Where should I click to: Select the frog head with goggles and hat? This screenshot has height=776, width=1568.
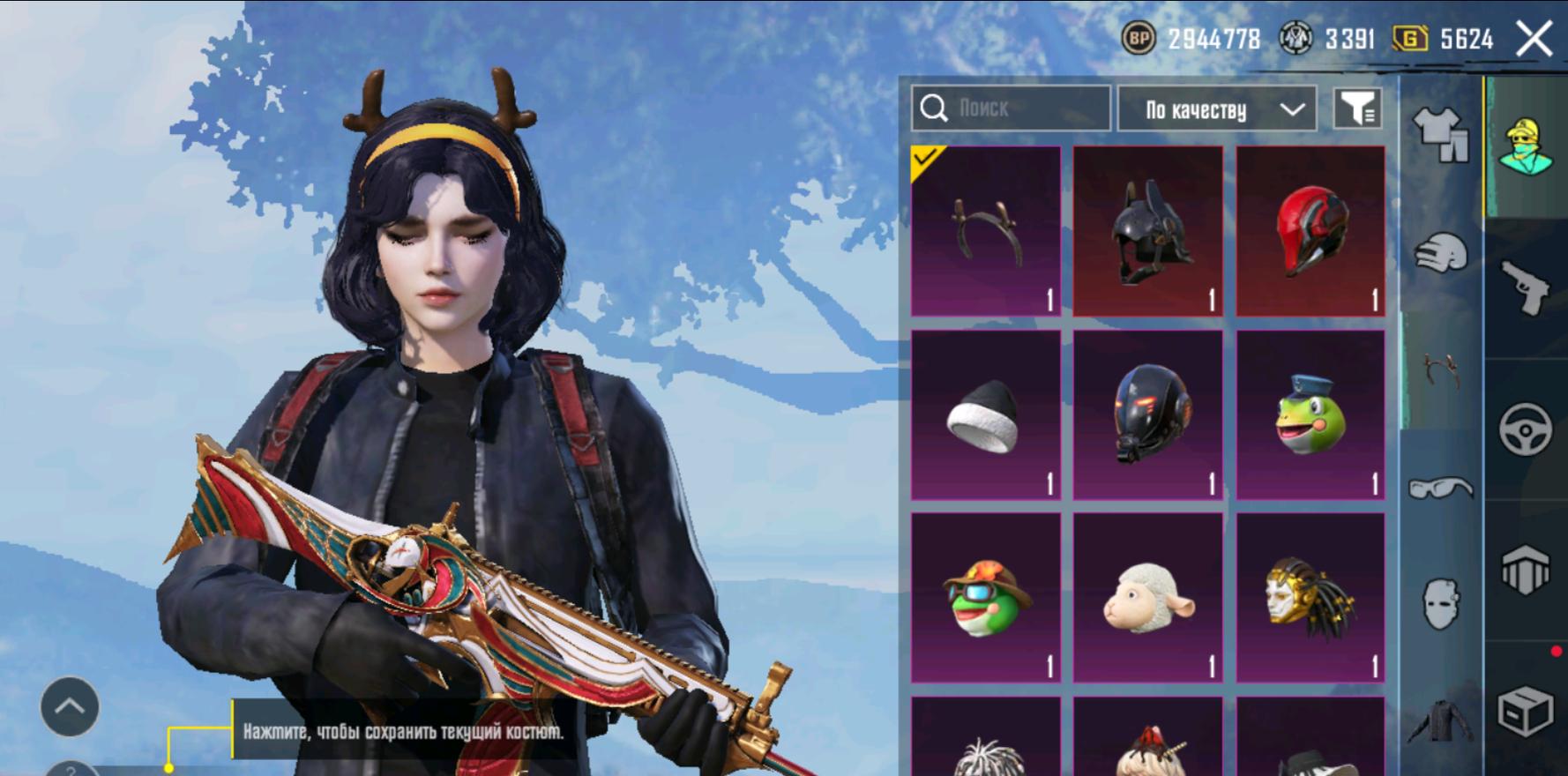click(986, 598)
